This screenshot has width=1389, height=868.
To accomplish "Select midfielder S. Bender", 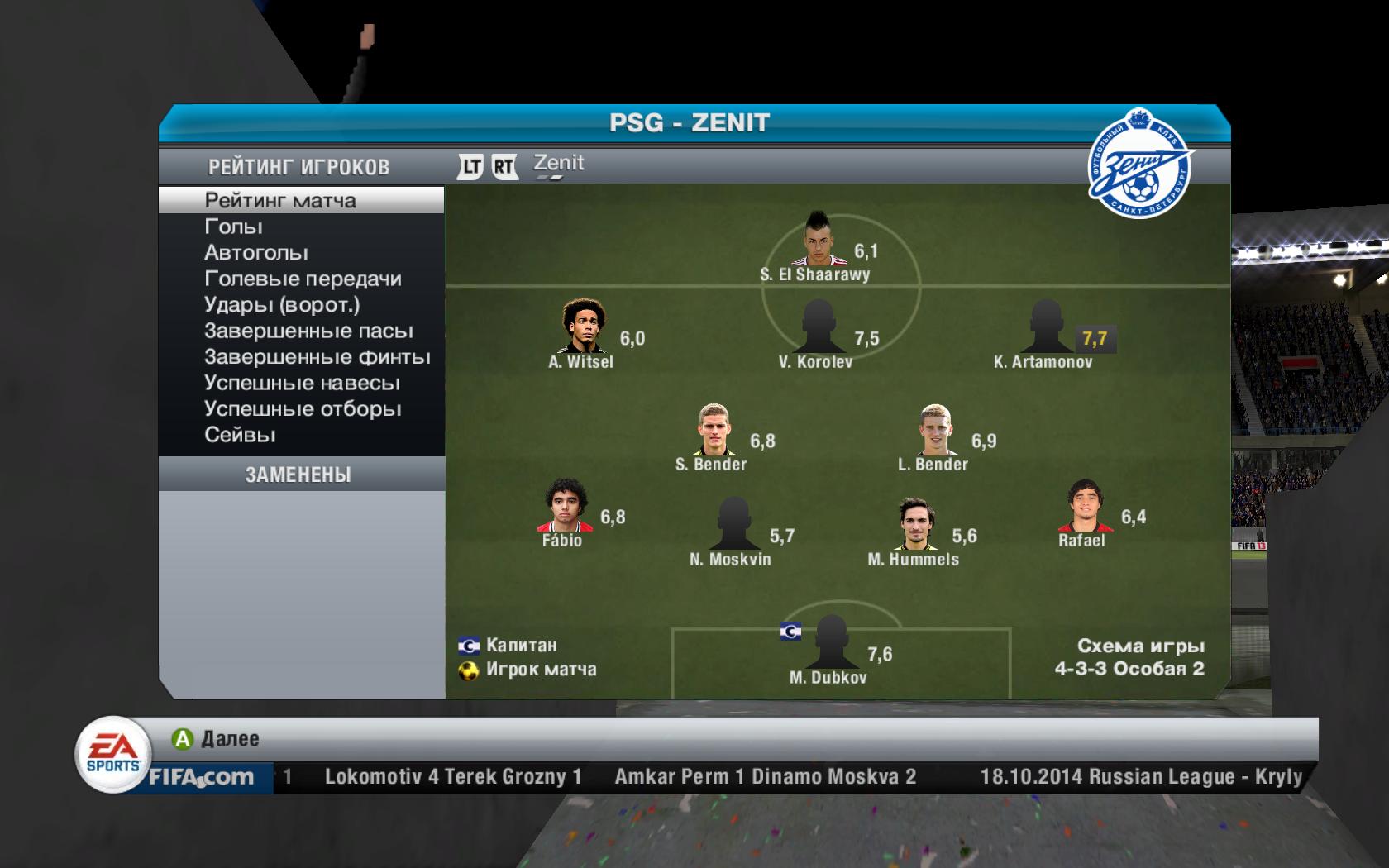I will (x=713, y=430).
